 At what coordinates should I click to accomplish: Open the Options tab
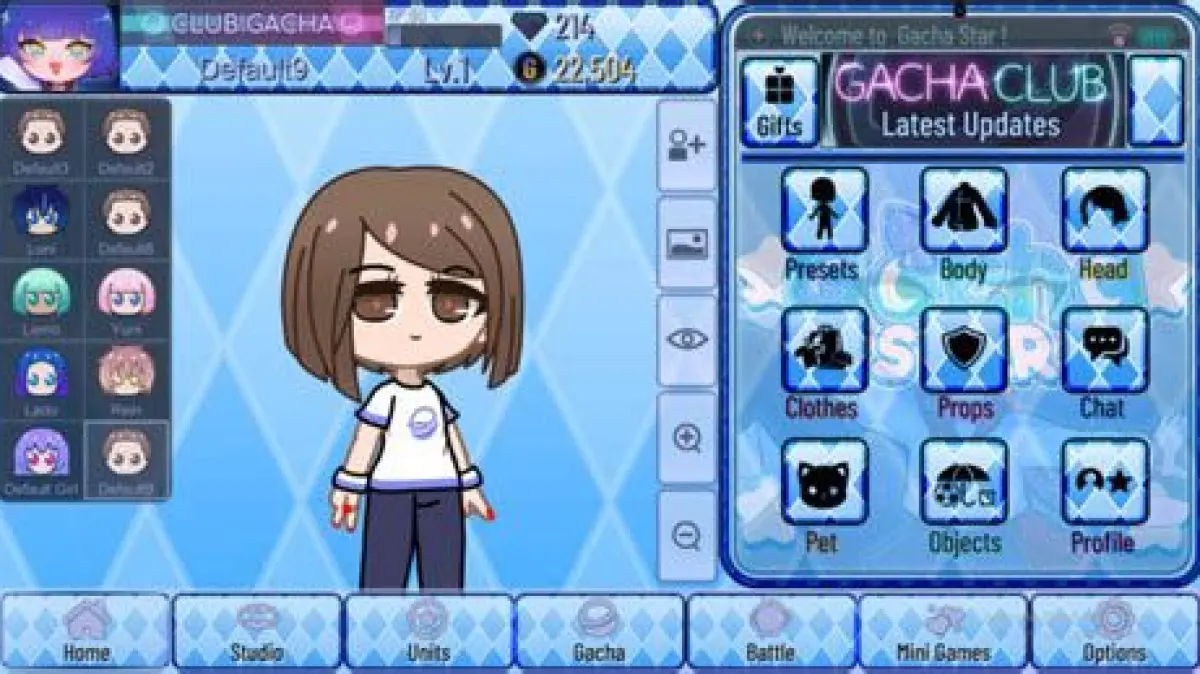(1114, 631)
